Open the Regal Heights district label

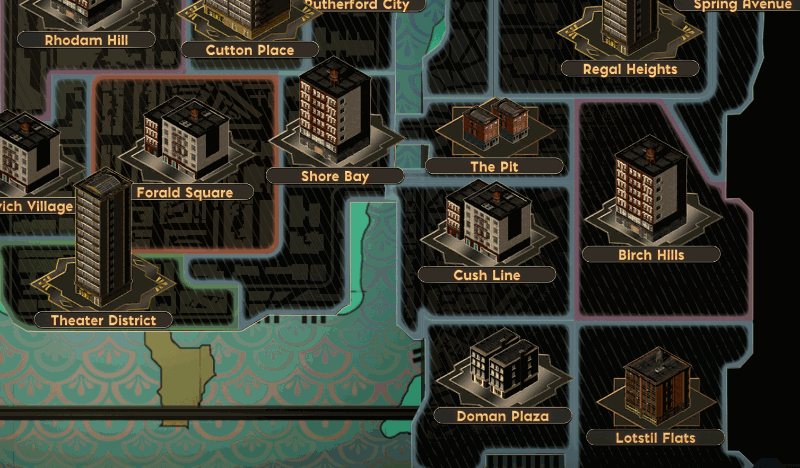tap(630, 69)
